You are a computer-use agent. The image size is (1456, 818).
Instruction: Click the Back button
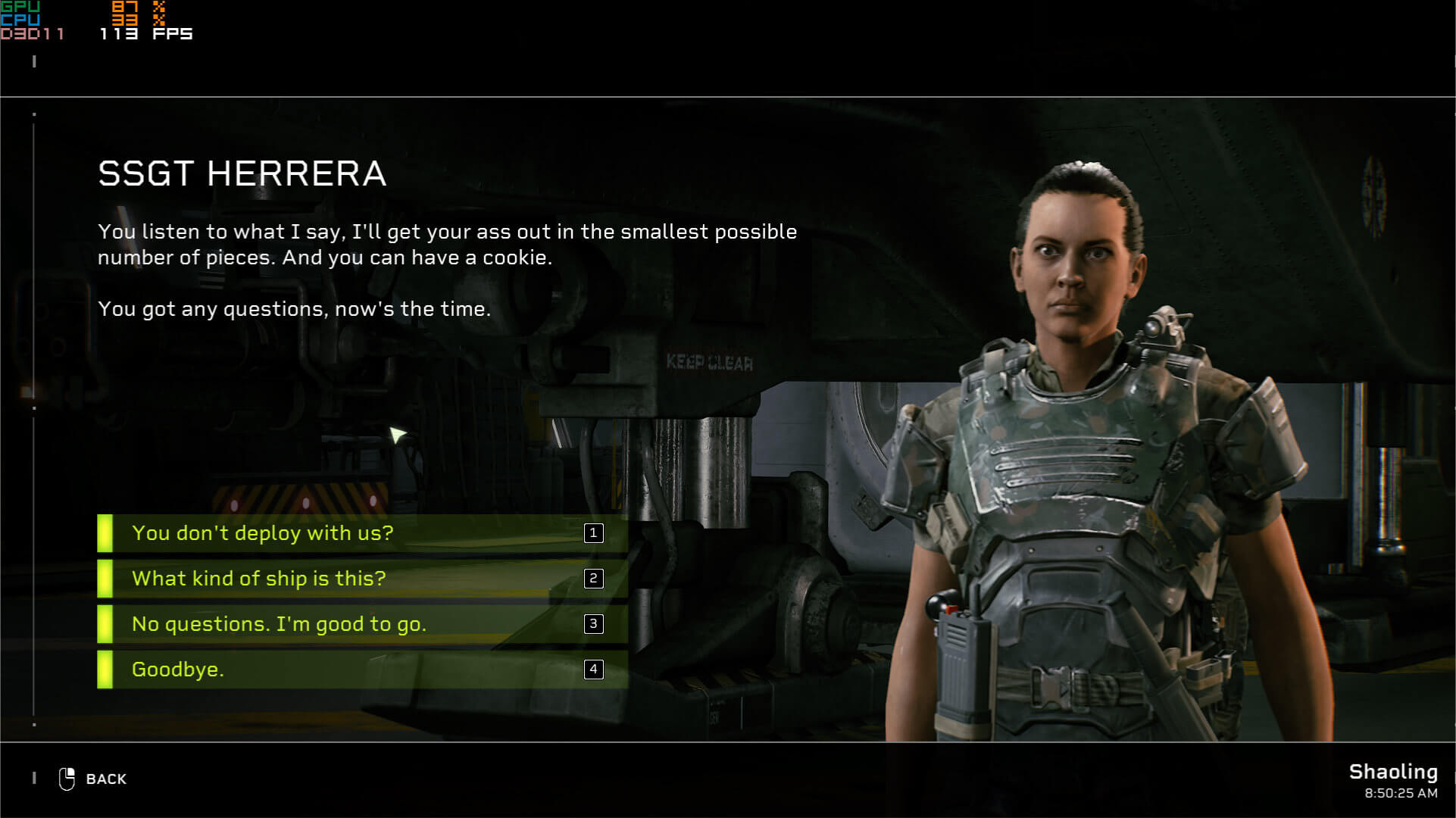pos(94,779)
